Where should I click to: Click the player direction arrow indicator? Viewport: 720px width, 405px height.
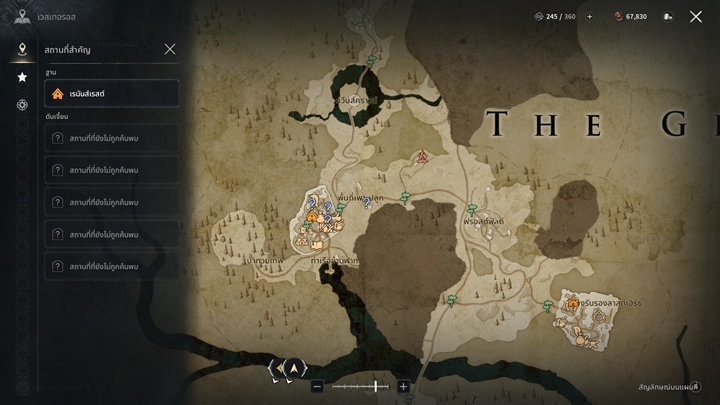click(293, 368)
